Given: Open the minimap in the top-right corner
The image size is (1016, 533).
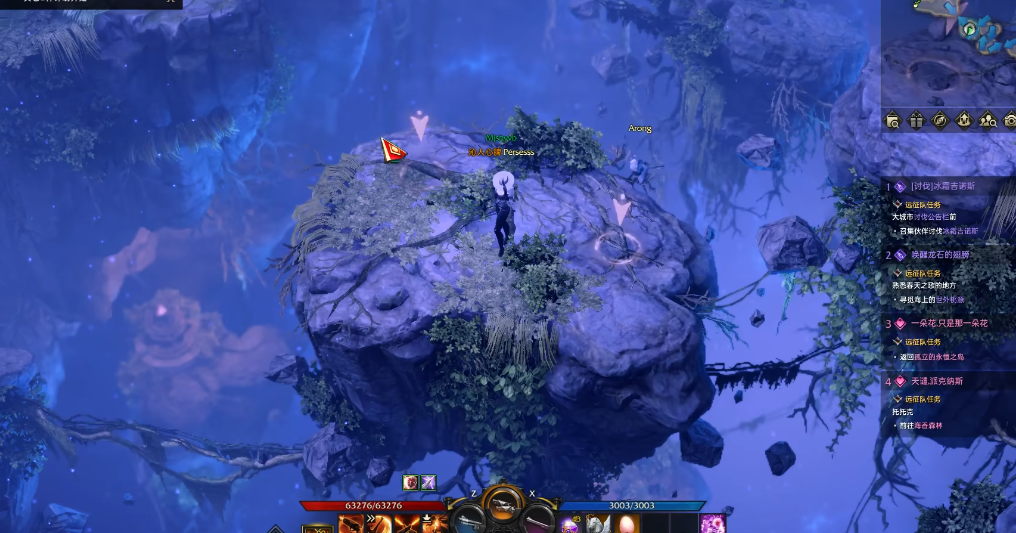Looking at the screenshot, I should pos(948,50).
